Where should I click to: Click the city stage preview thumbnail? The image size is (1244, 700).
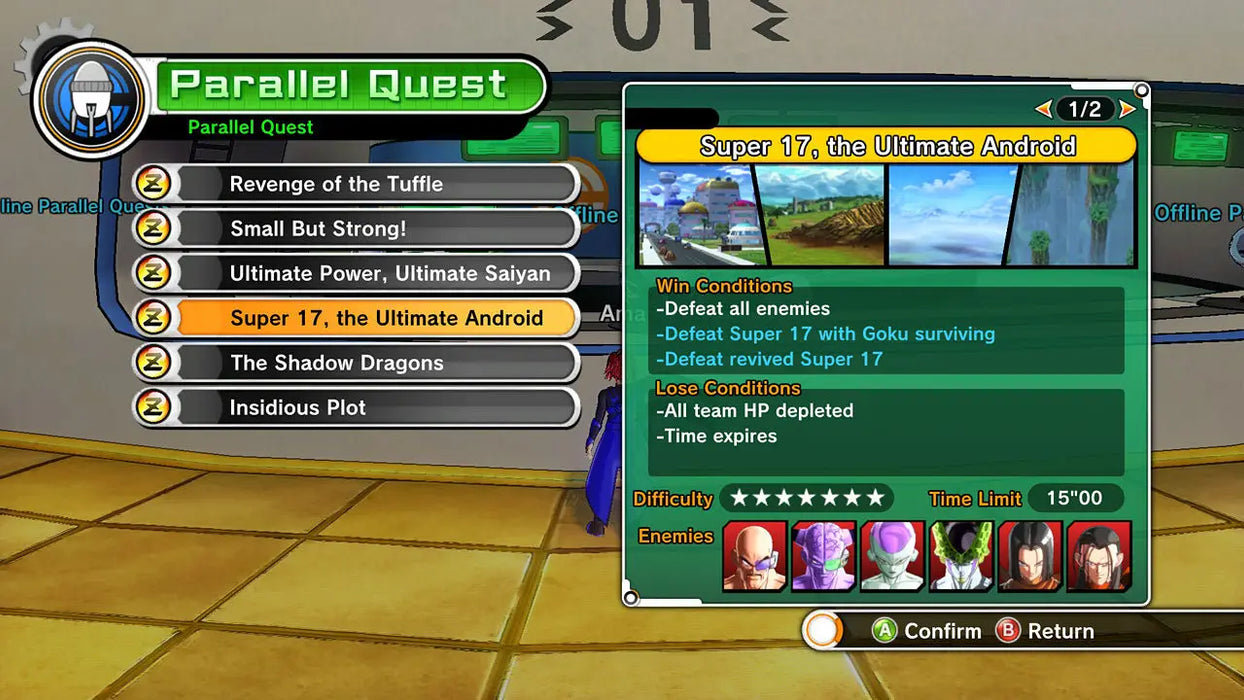698,215
